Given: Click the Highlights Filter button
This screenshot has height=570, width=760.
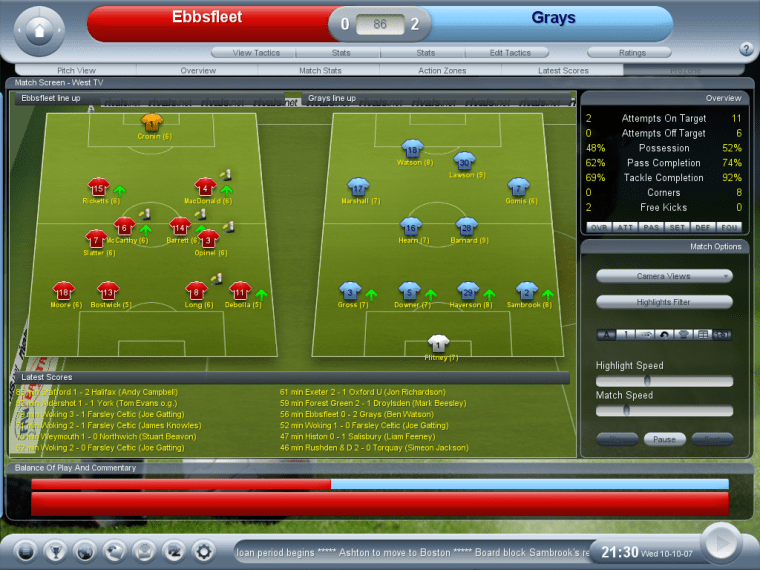Looking at the screenshot, I should pyautogui.click(x=664, y=302).
